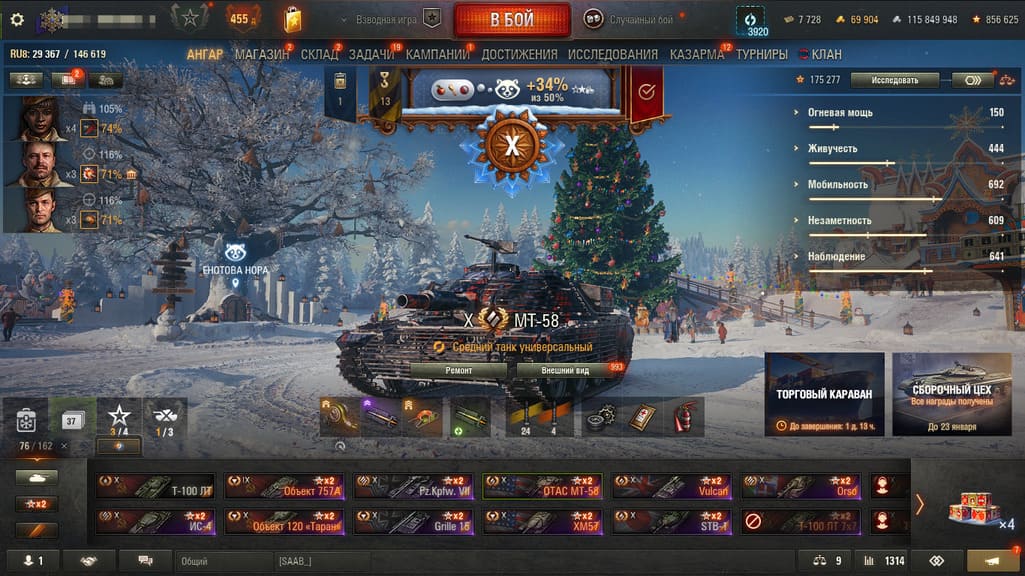Click the Ремонт button
This screenshot has height=576, width=1025.
[460, 370]
